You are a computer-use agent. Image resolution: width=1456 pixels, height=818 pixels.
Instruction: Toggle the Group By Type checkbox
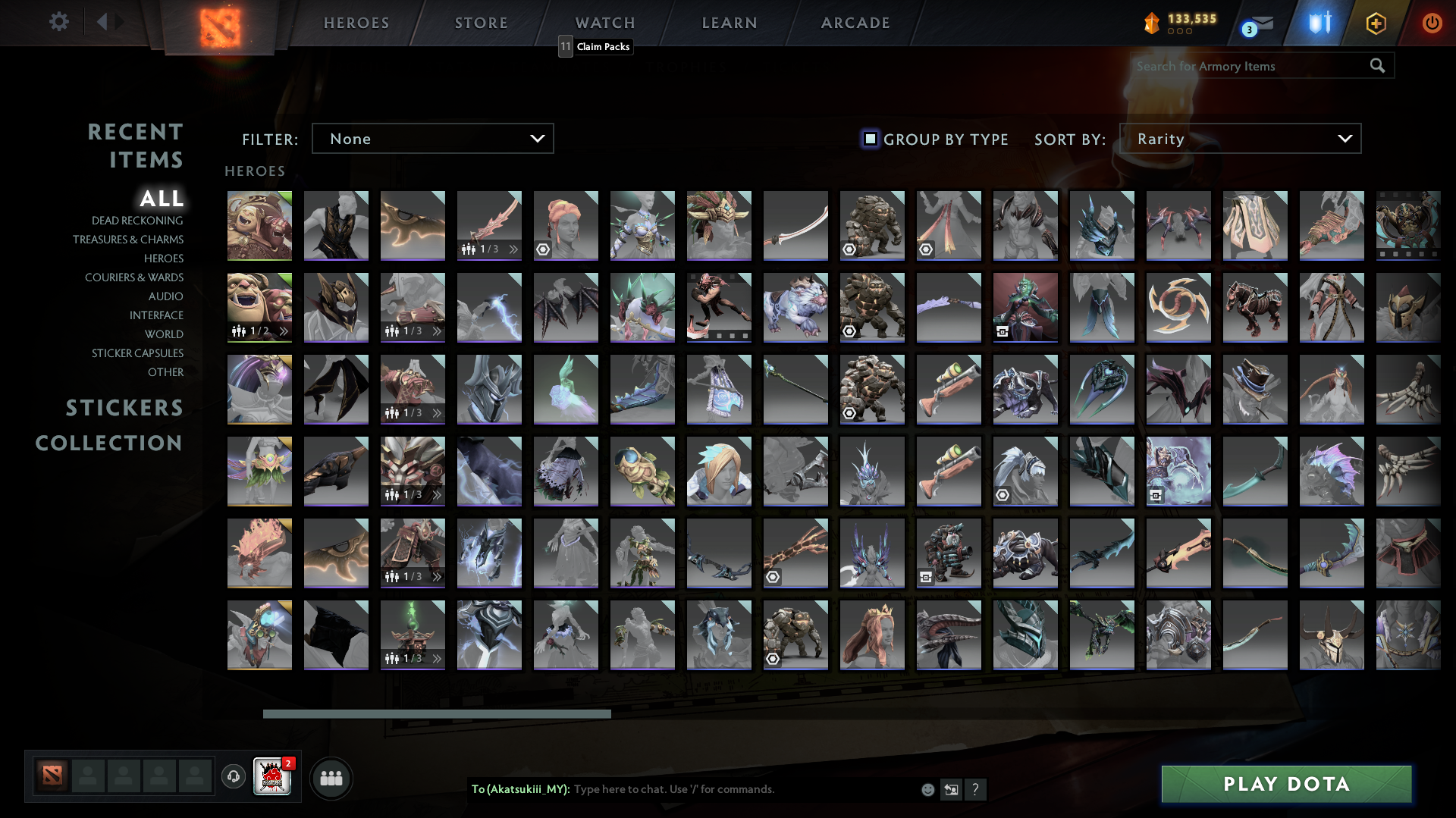(x=869, y=139)
